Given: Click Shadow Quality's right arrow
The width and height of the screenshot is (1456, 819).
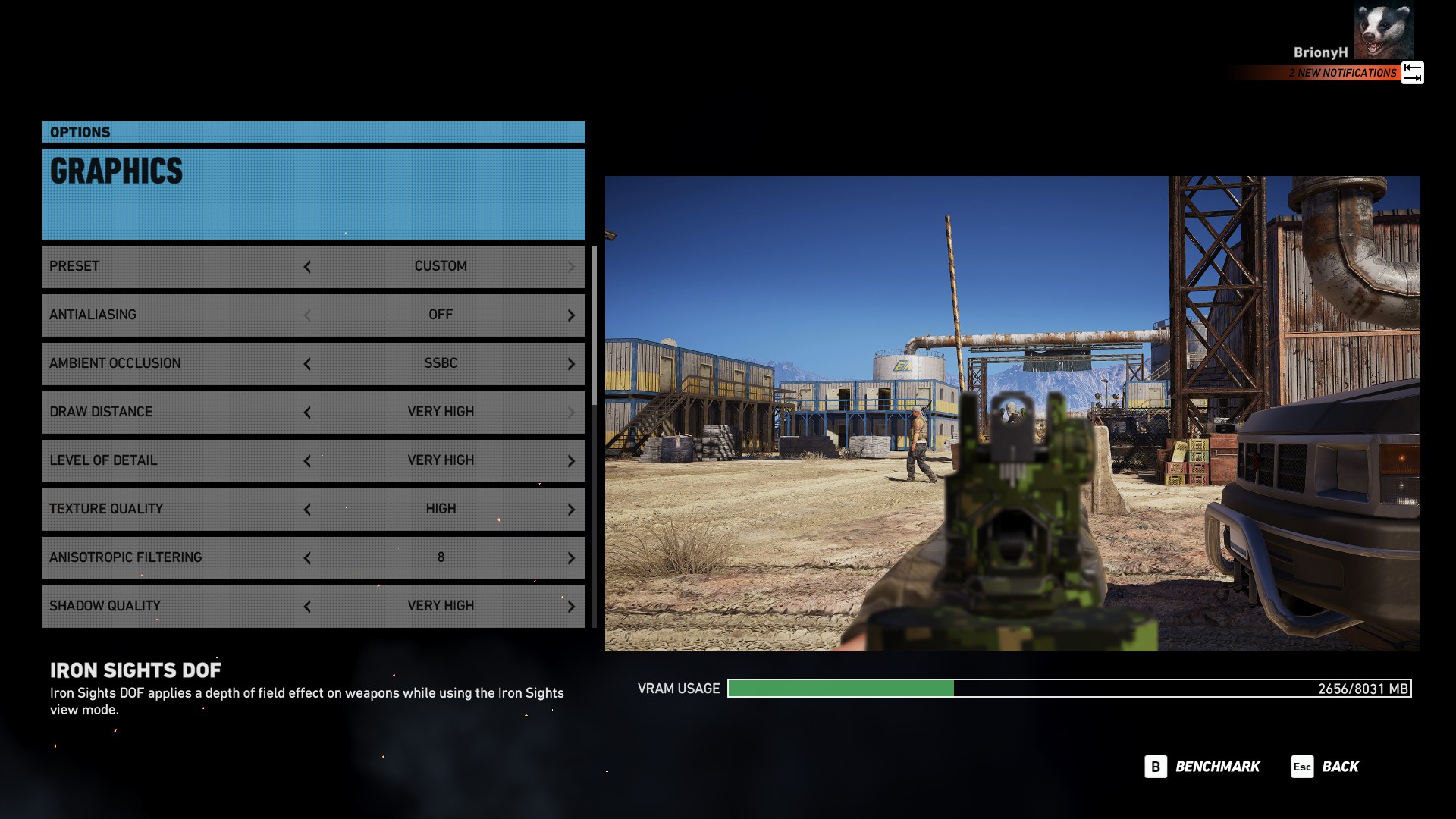Looking at the screenshot, I should [x=571, y=607].
